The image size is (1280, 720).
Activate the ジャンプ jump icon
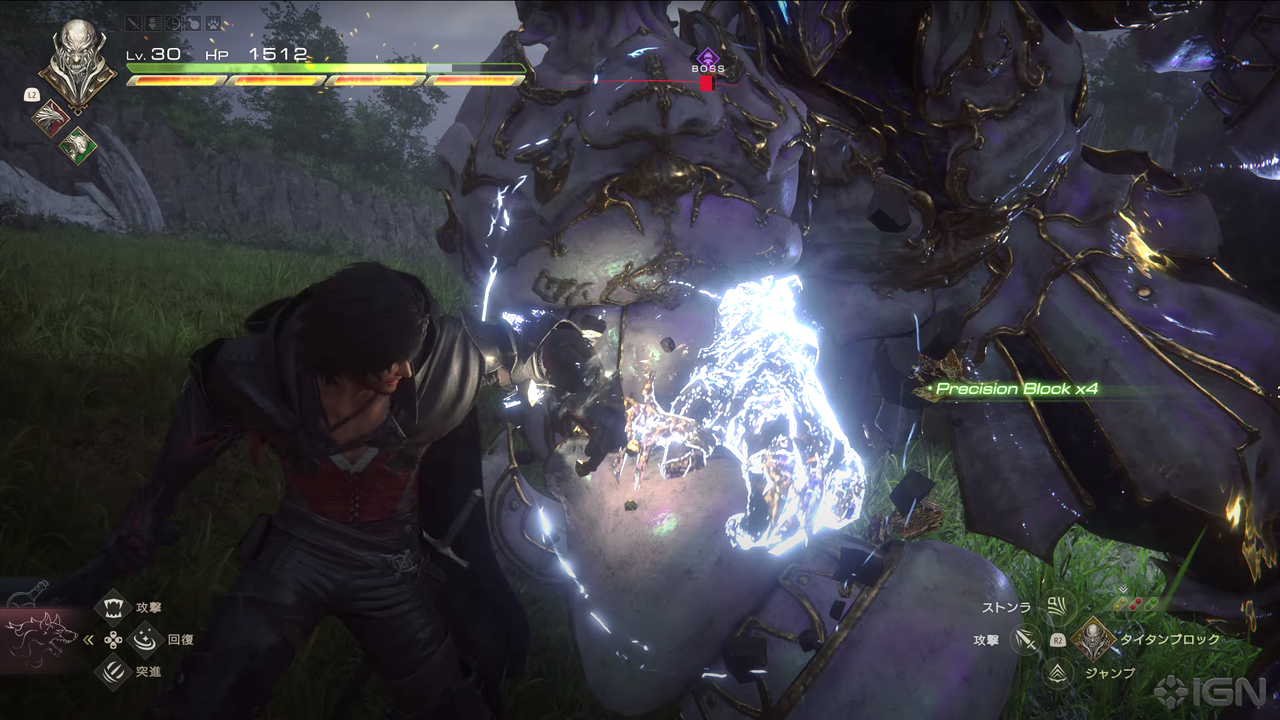[1056, 673]
